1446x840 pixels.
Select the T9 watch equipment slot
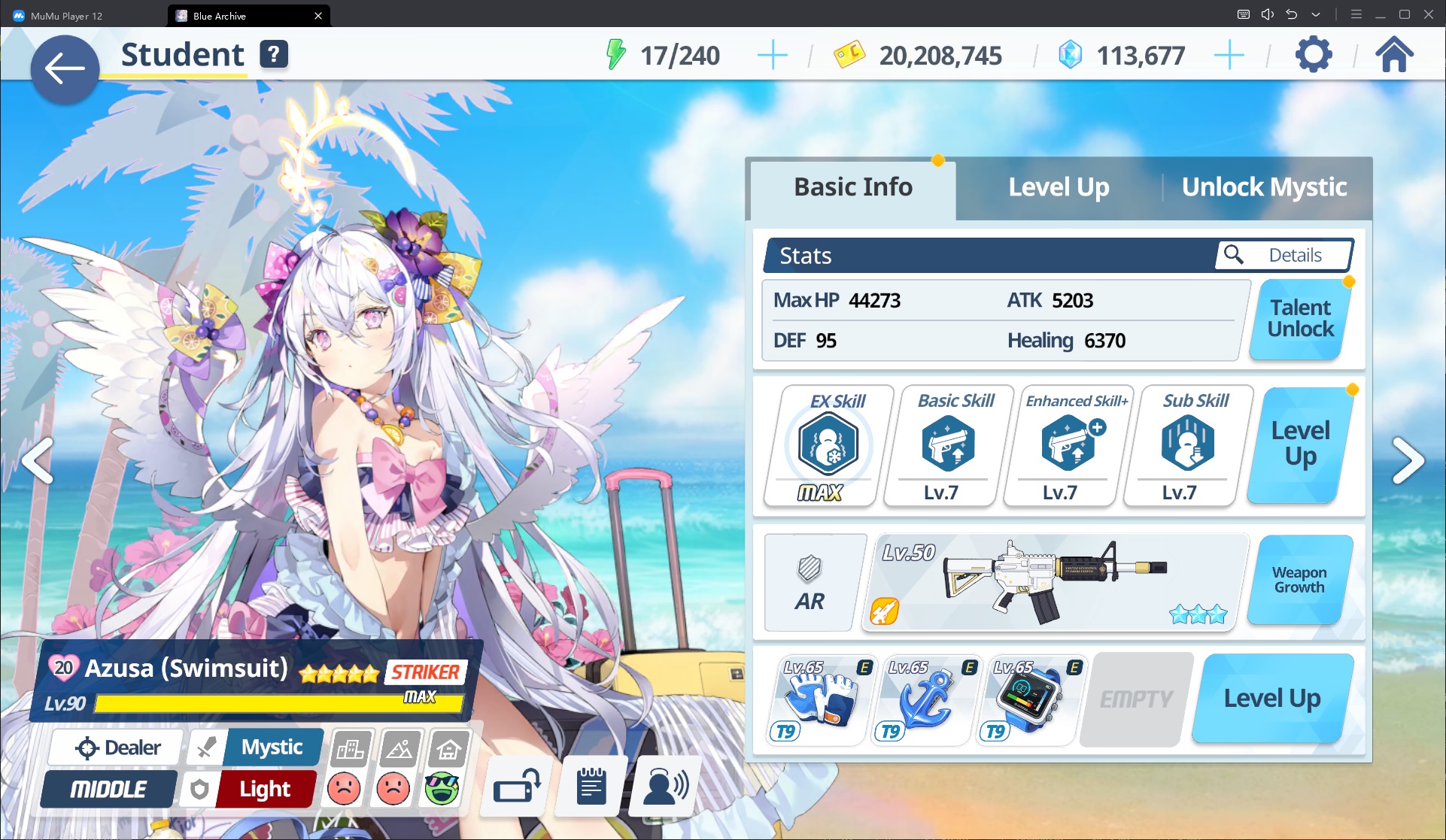1030,699
